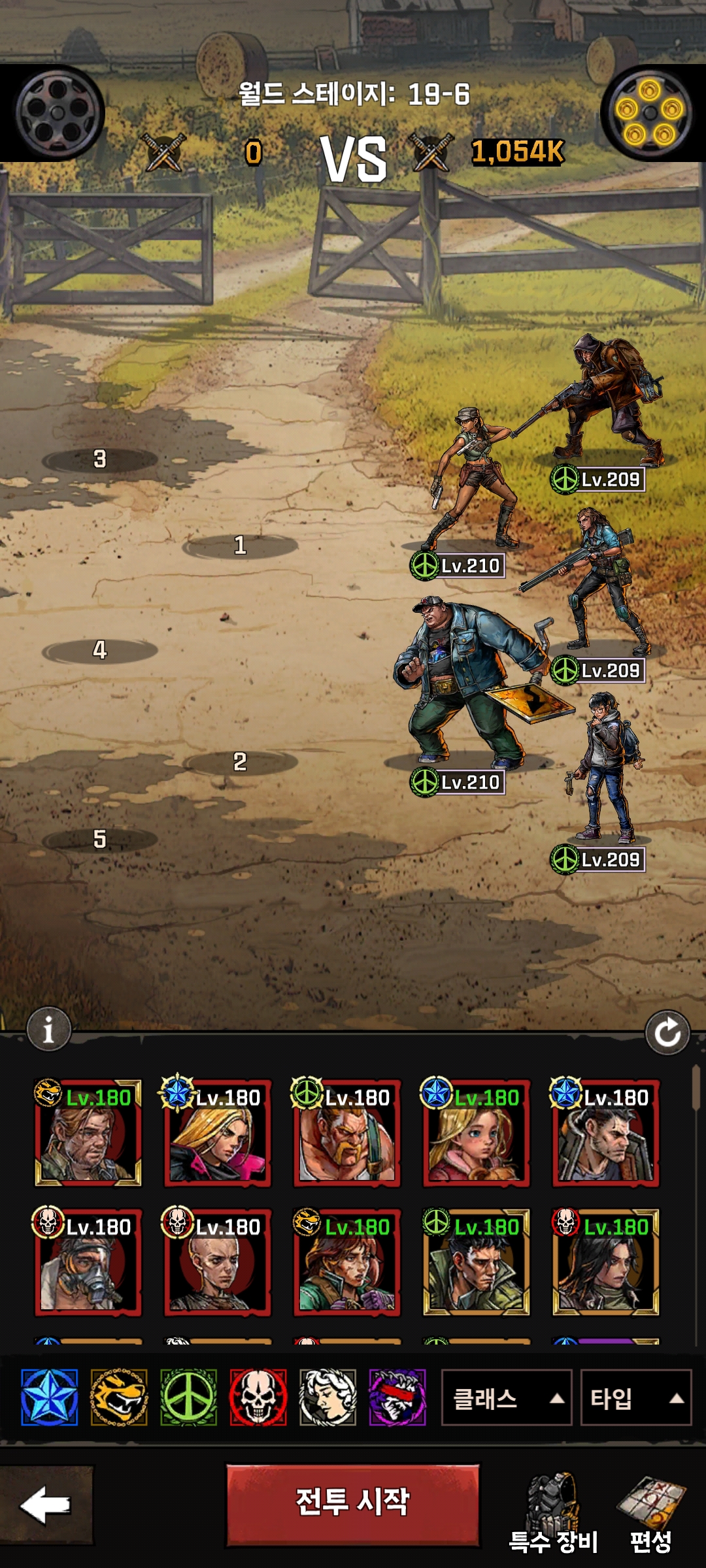Image resolution: width=706 pixels, height=1568 pixels.
Task: Select the gas mask hero card
Action: (x=88, y=1262)
